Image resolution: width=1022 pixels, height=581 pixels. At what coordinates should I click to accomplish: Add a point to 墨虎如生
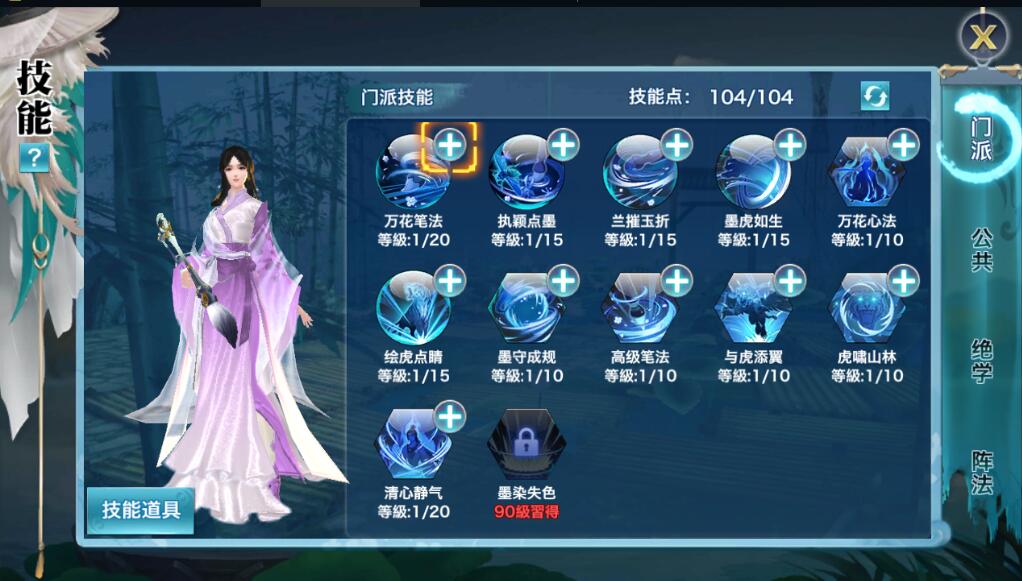pyautogui.click(x=791, y=145)
